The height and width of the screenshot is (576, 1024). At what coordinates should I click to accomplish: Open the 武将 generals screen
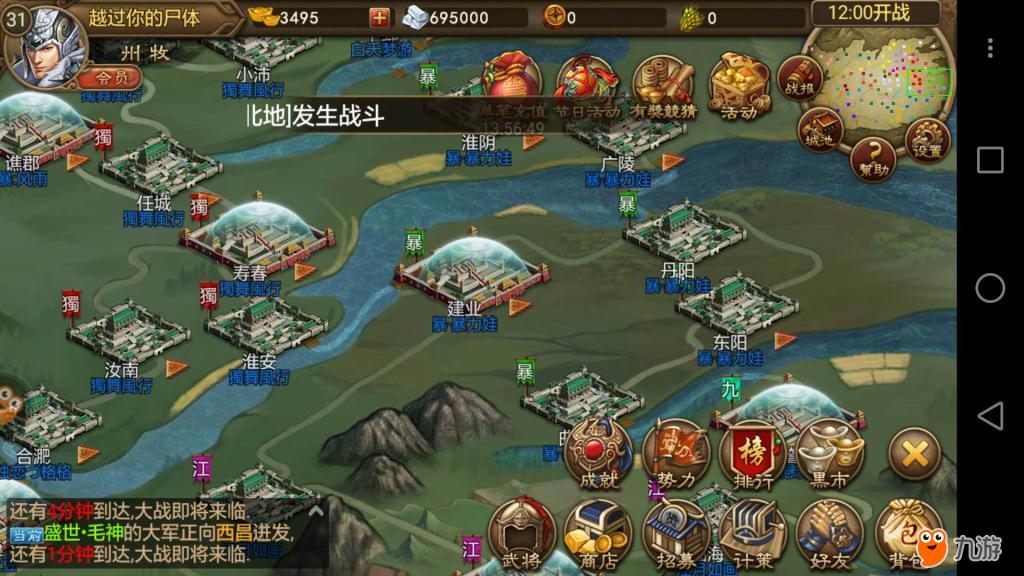coord(520,532)
